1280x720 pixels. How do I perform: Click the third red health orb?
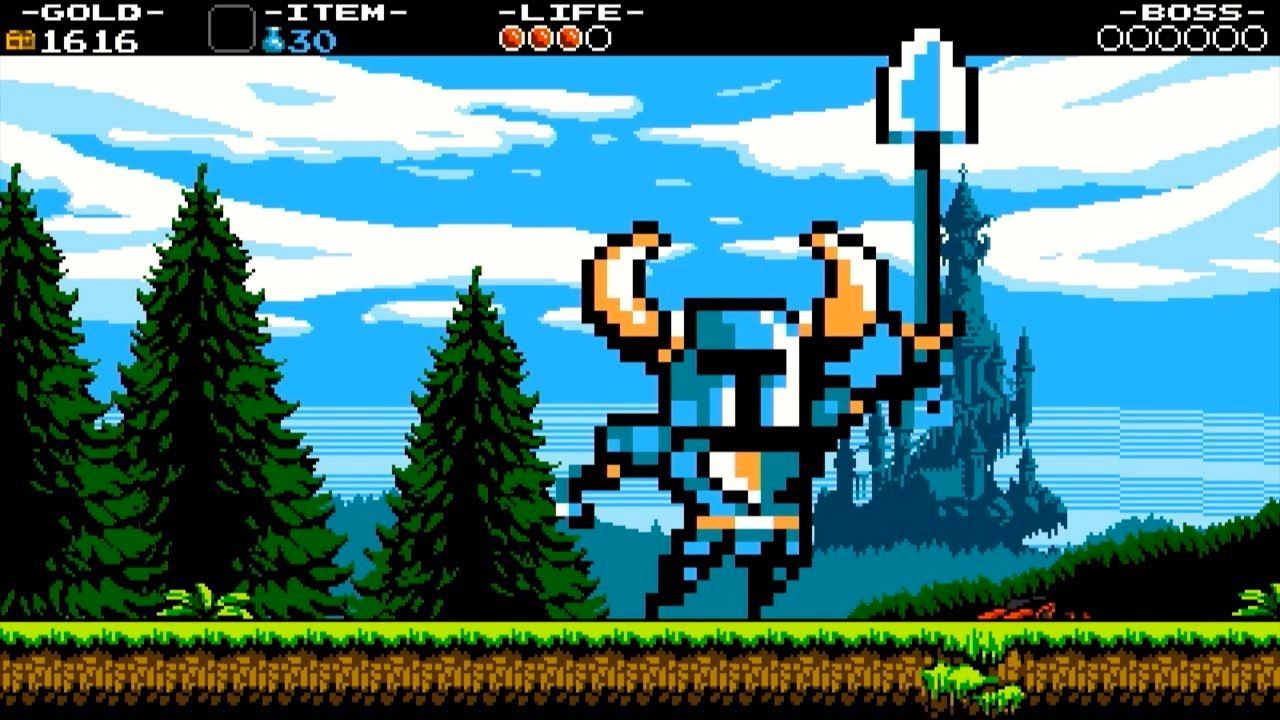[x=567, y=38]
